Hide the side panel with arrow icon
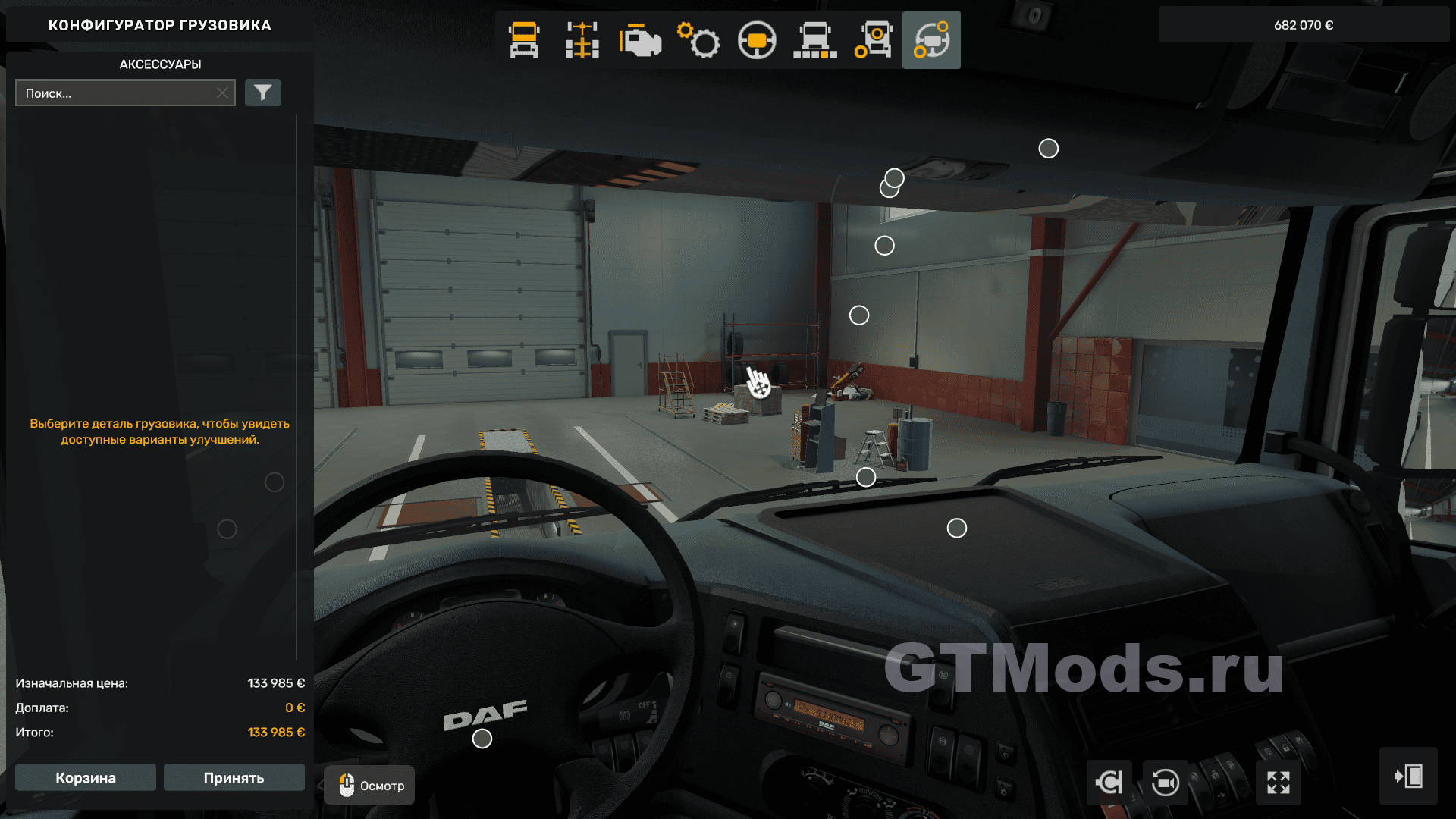This screenshot has width=1456, height=819. (x=1408, y=777)
